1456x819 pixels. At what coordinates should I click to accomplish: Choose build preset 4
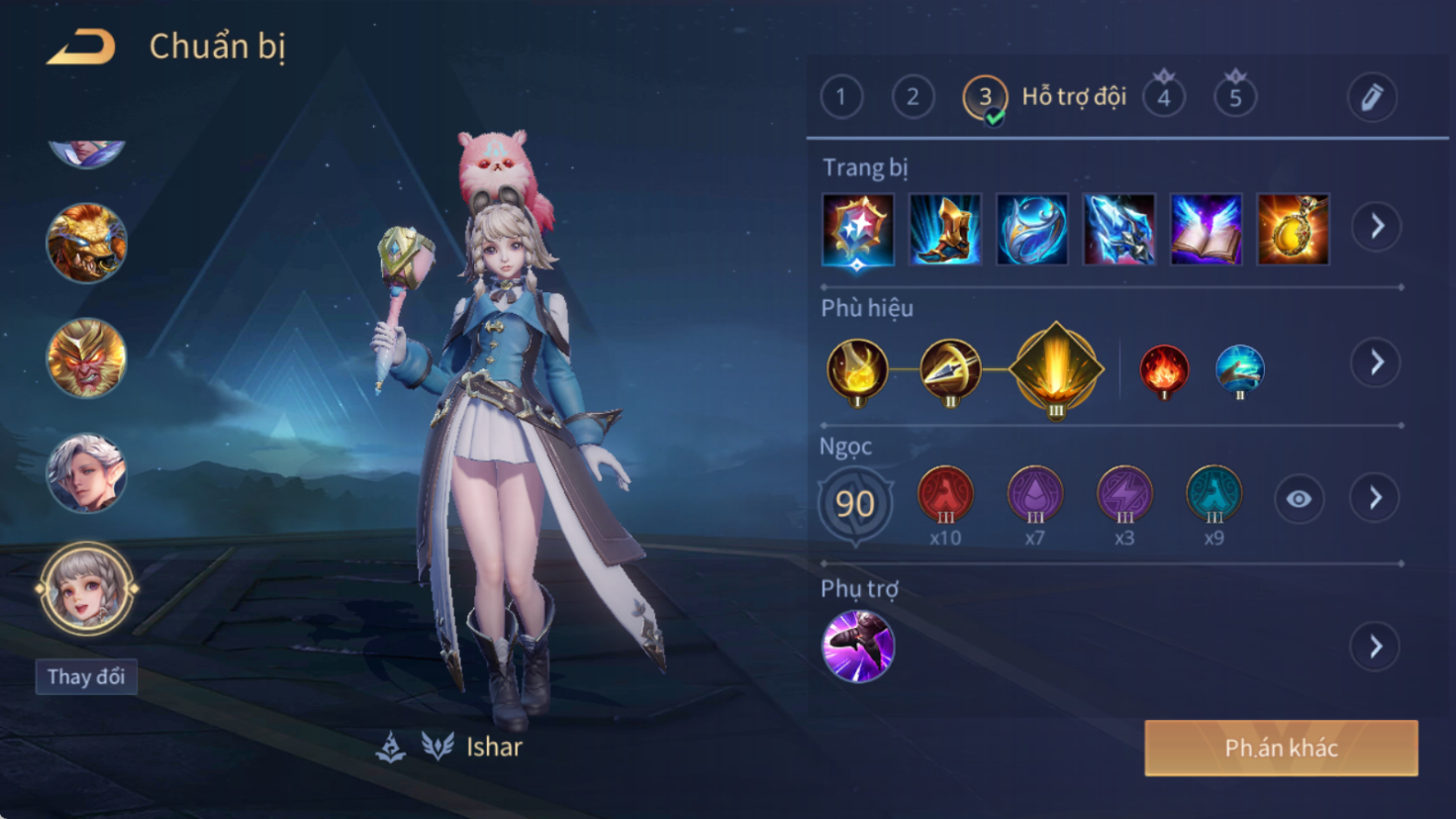tap(1164, 97)
